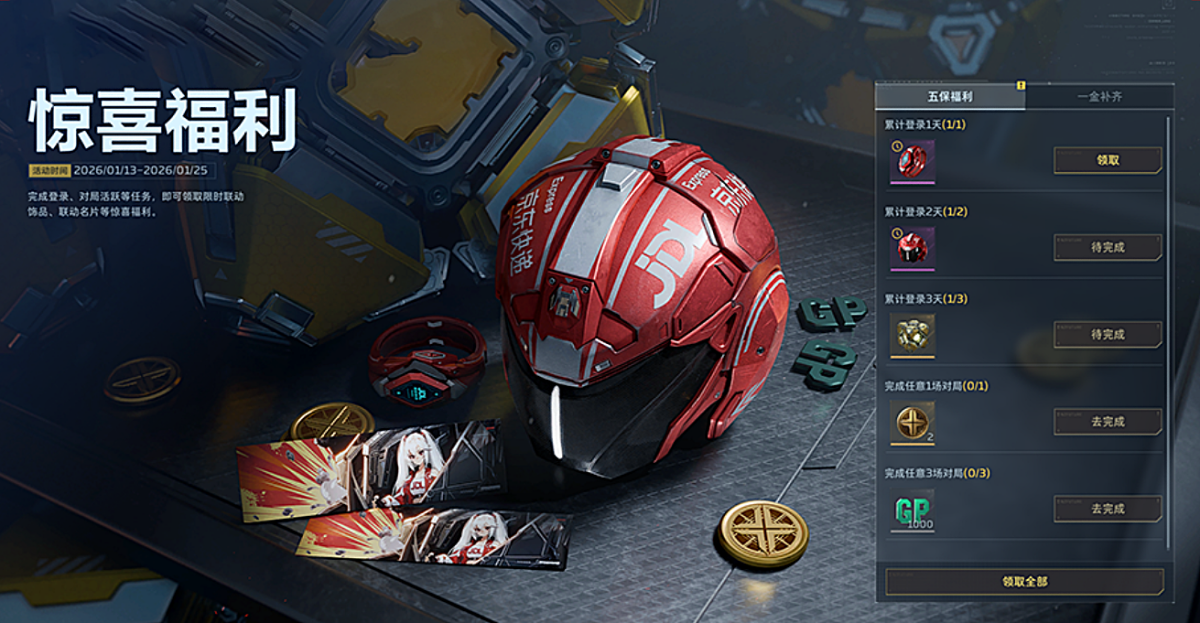Choose 去完成 for the 1-match task

1107,421
